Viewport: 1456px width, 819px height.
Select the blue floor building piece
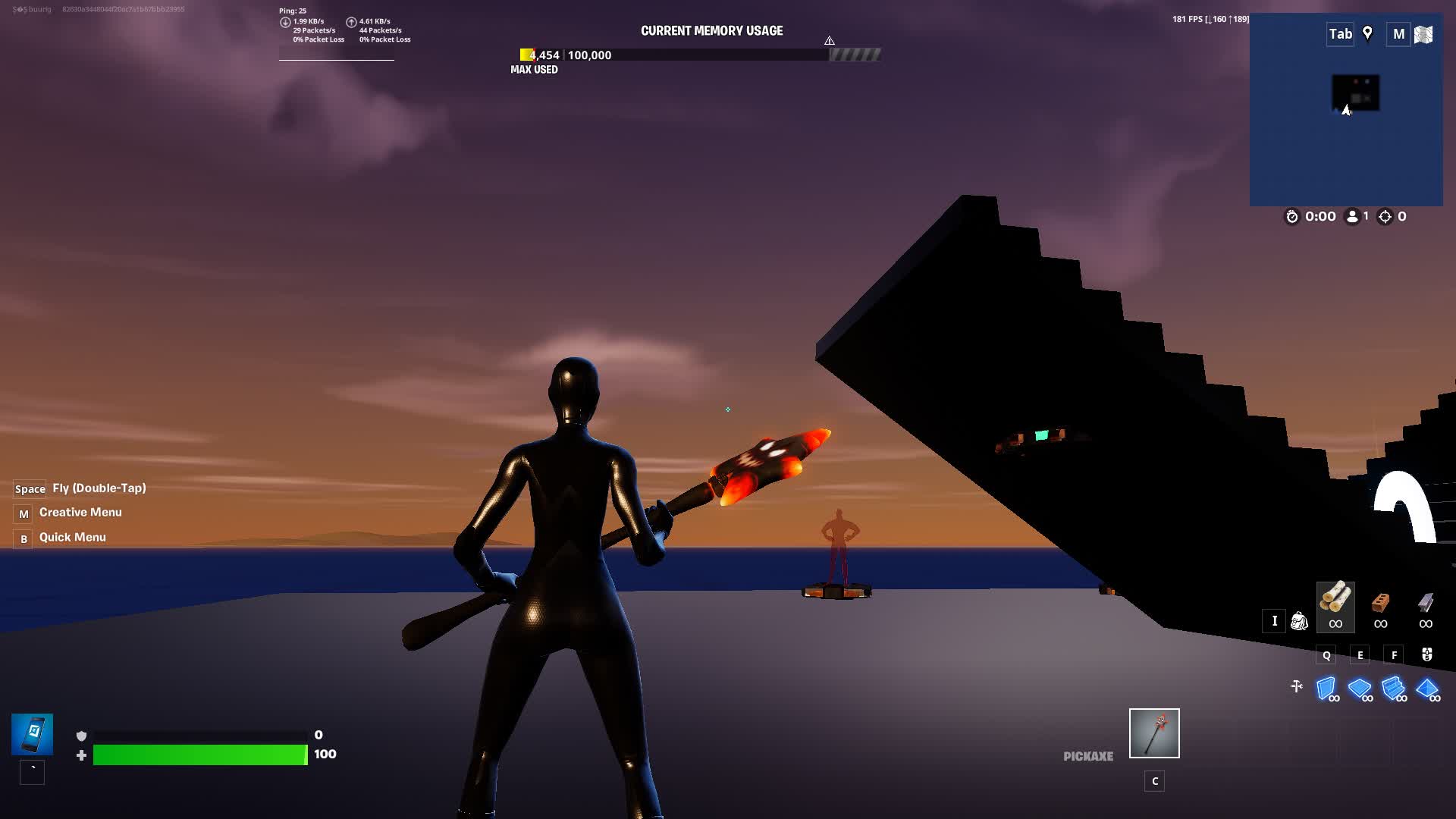[1359, 689]
